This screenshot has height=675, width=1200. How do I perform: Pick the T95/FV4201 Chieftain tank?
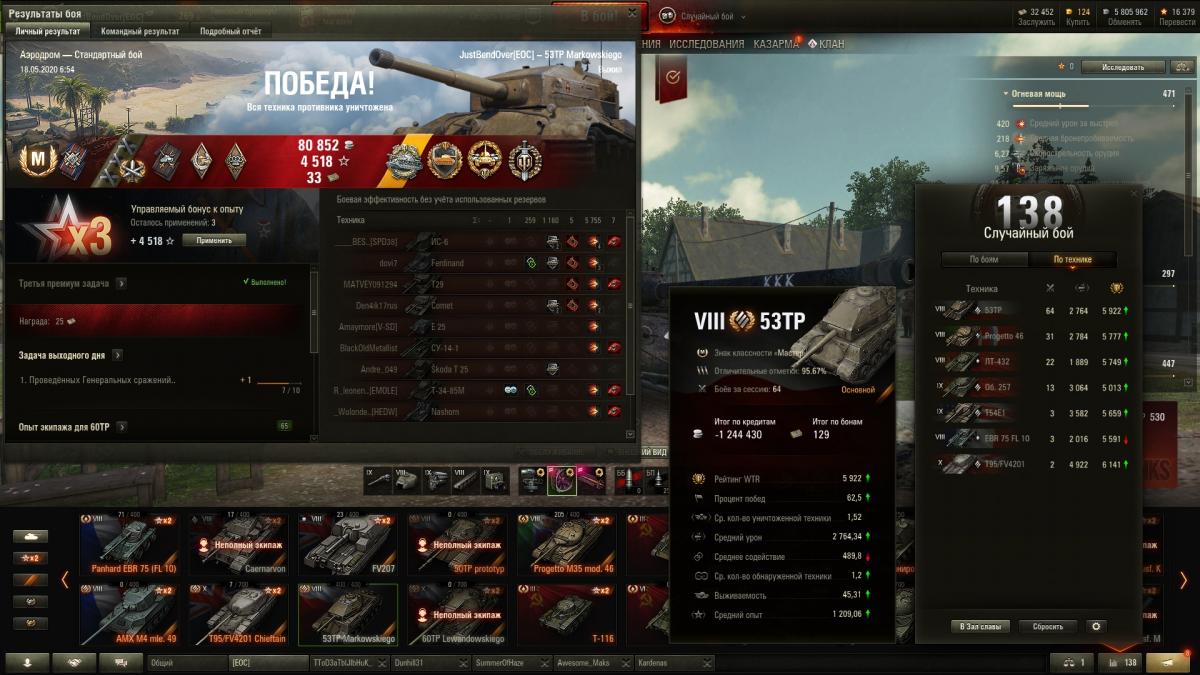click(238, 613)
